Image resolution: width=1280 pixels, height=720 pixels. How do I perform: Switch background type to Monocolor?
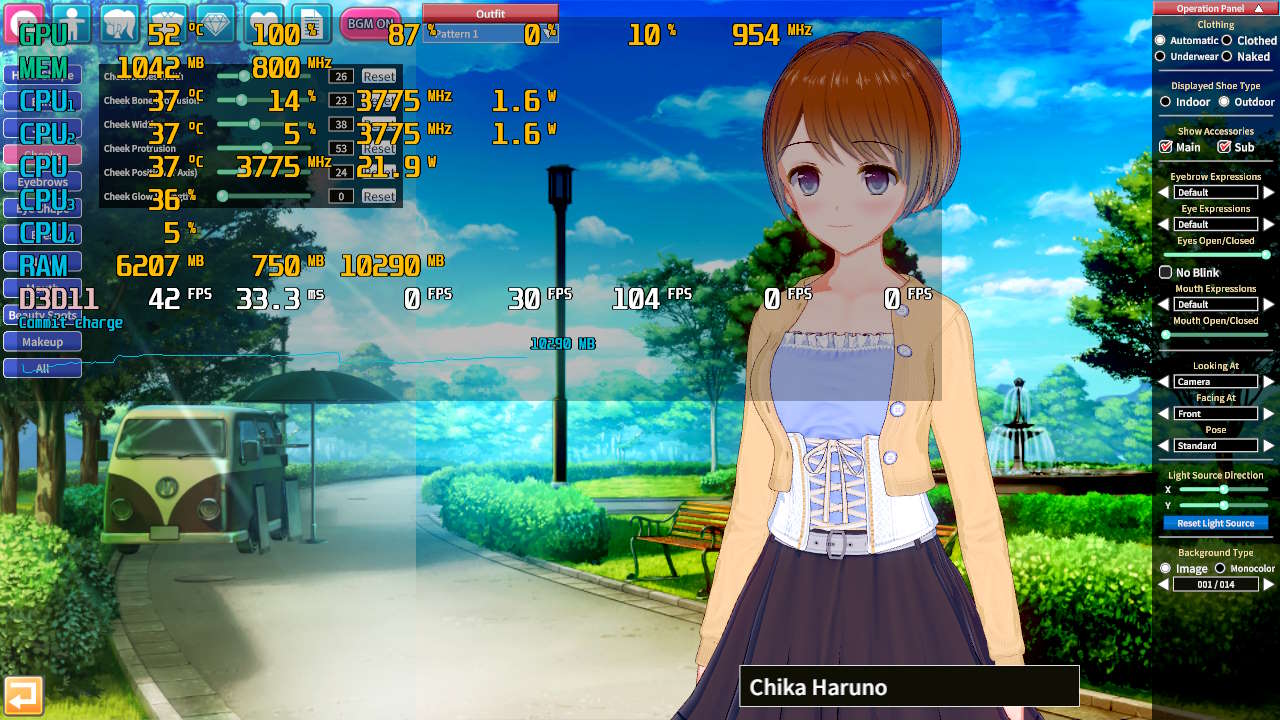pyautogui.click(x=1220, y=568)
